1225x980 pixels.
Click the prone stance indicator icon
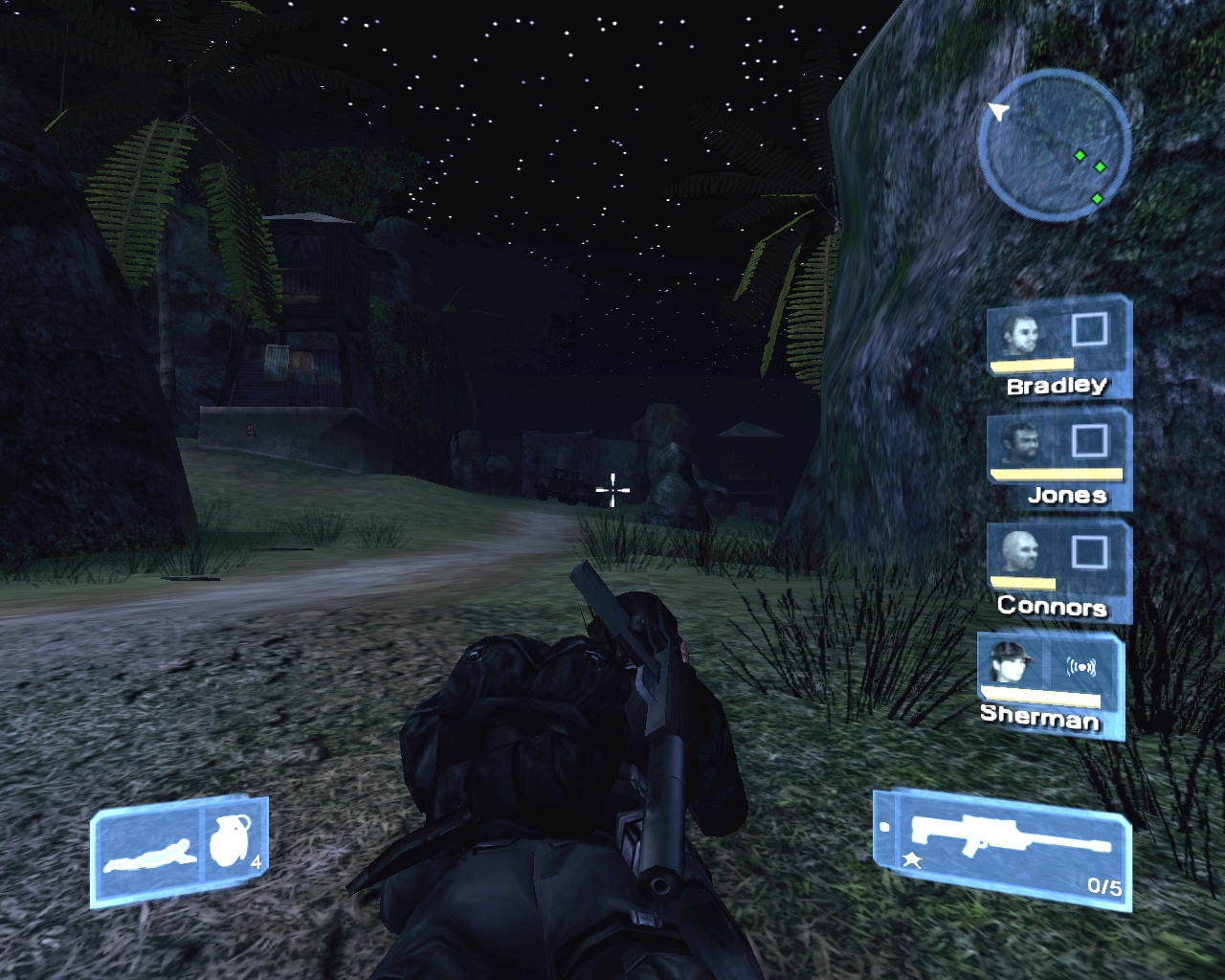click(x=149, y=854)
